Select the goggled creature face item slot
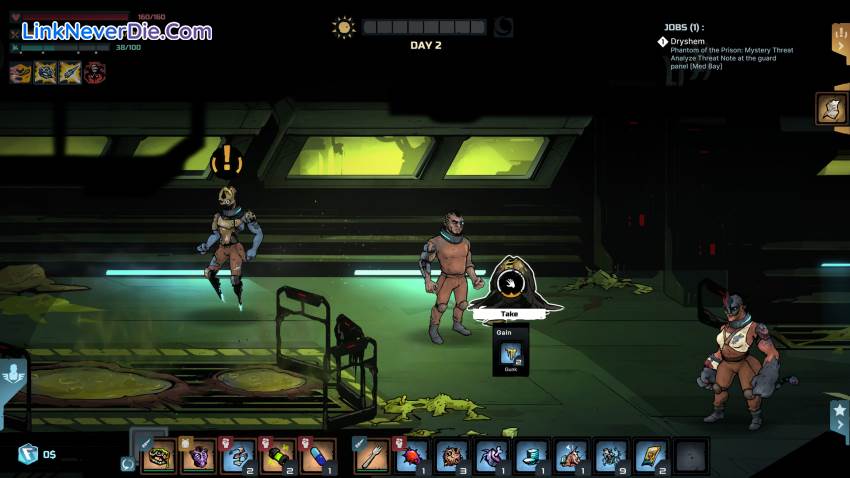 coord(159,456)
